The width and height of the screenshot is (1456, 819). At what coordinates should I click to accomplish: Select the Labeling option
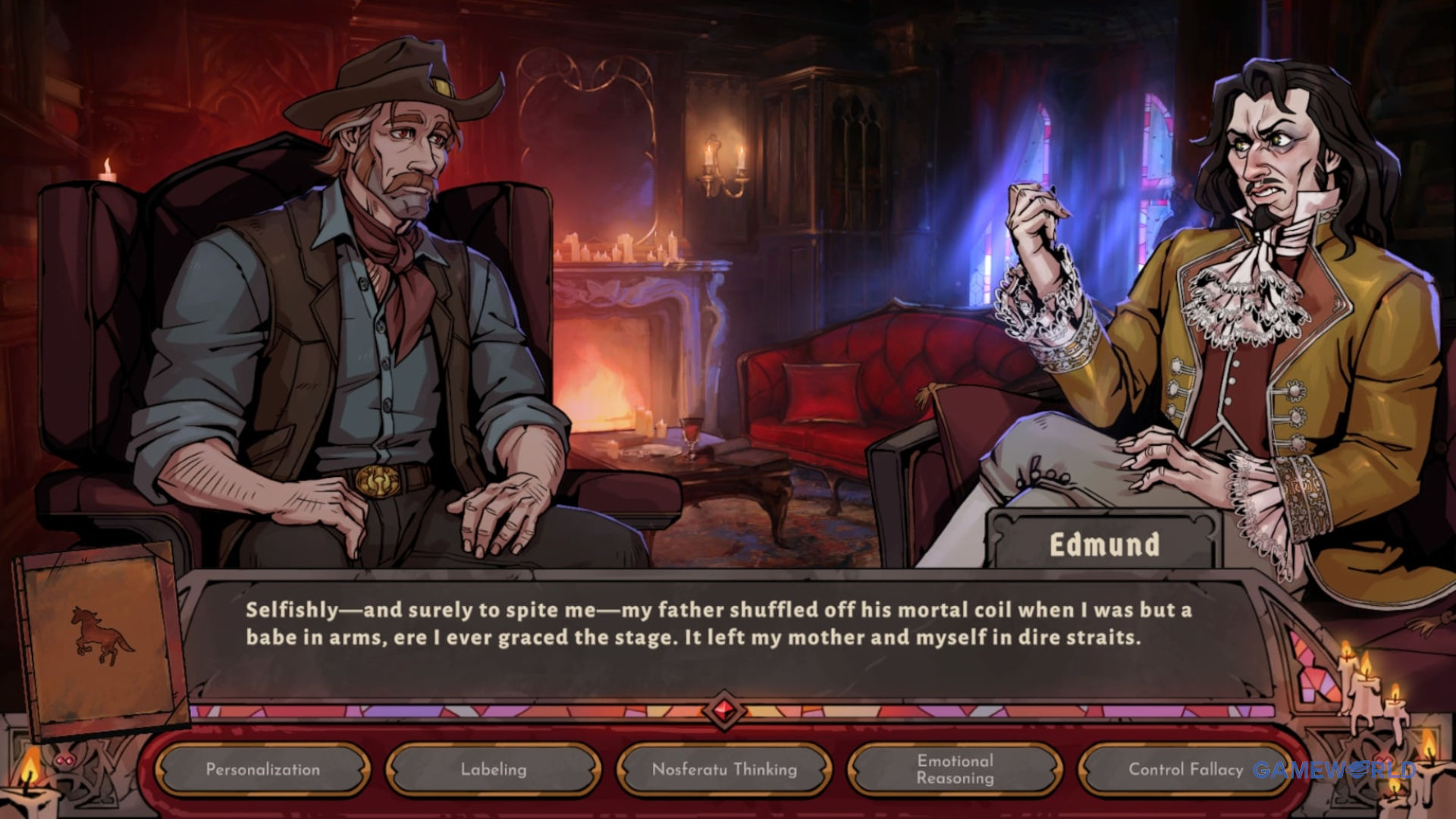494,770
